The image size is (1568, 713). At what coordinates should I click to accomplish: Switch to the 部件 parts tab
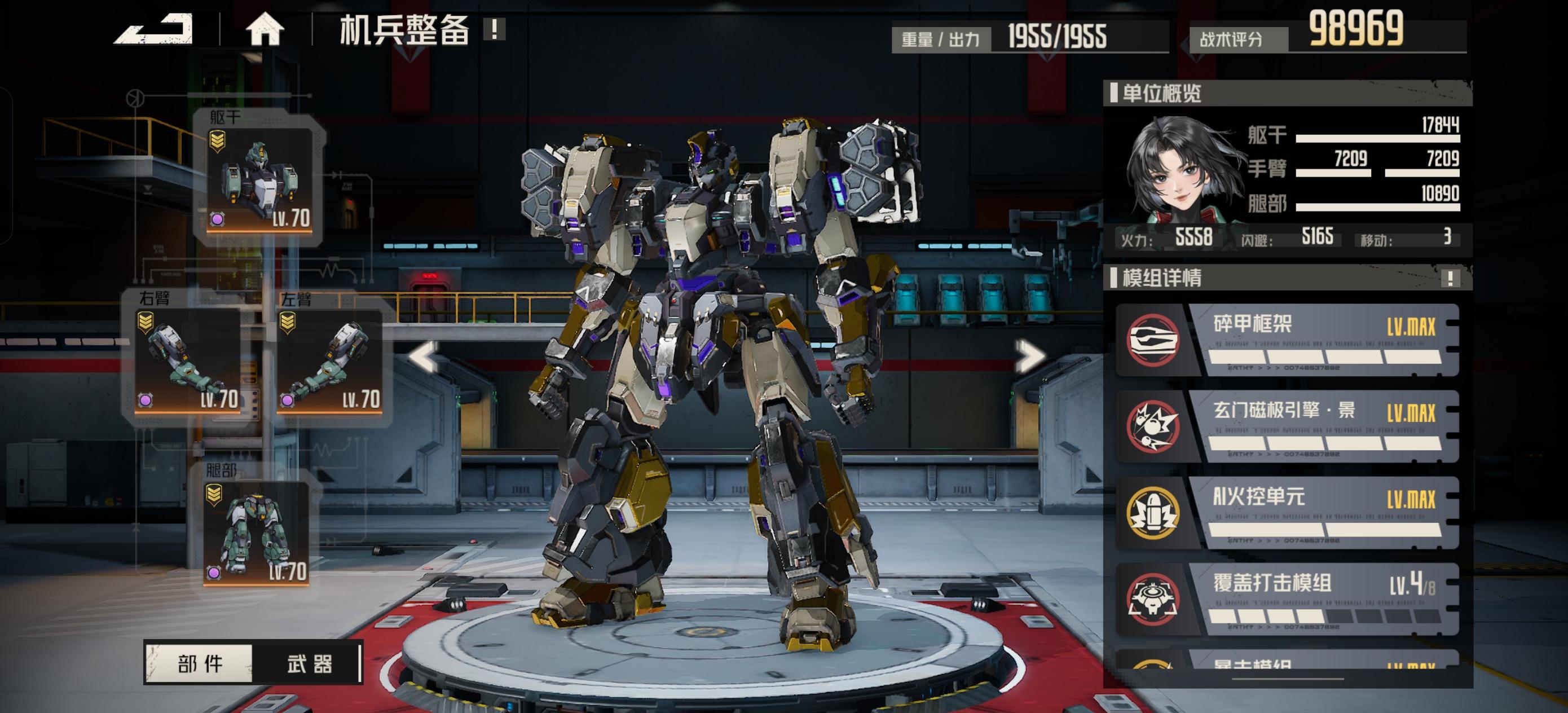coord(200,662)
